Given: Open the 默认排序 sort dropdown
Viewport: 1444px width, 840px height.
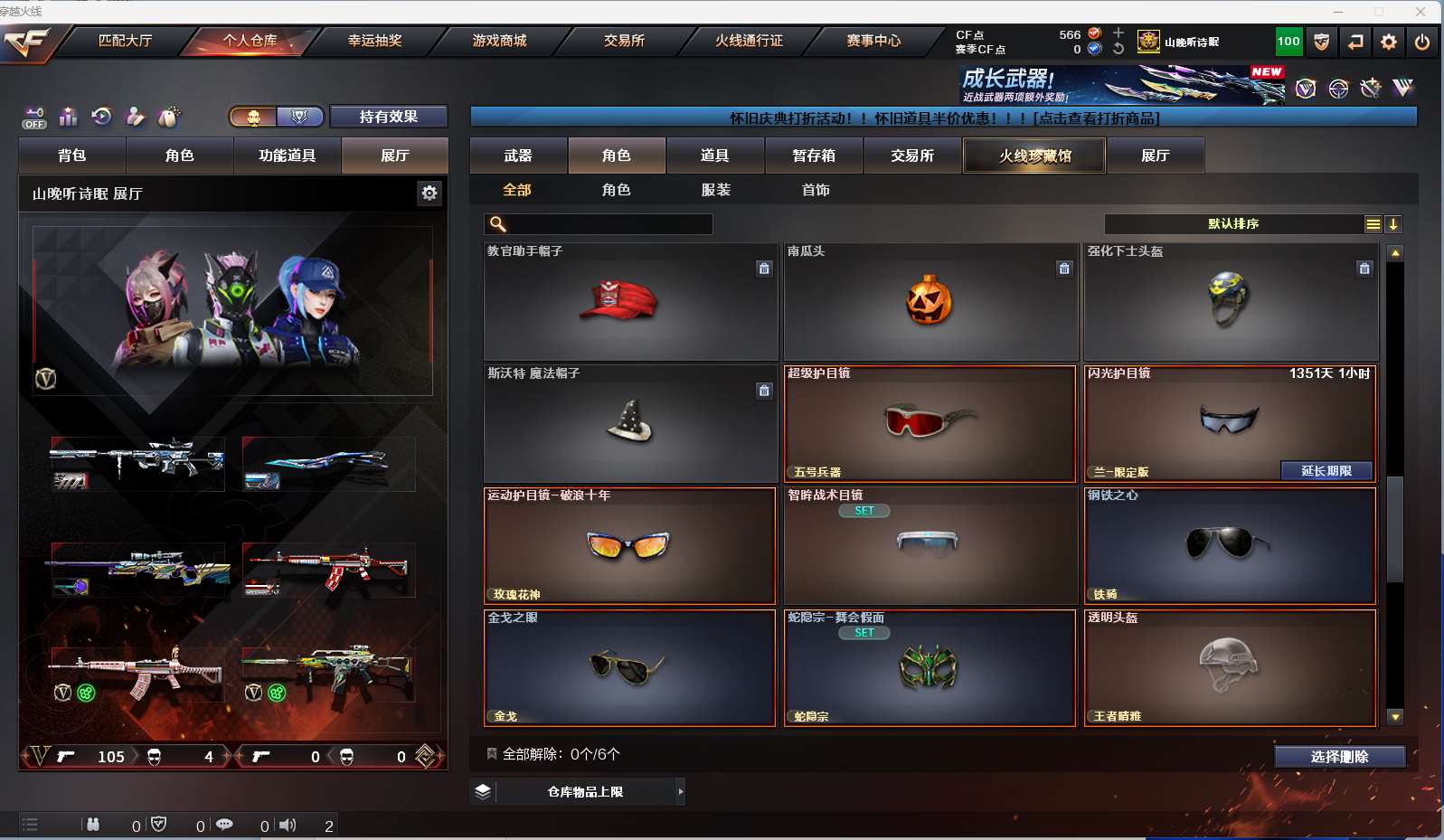Looking at the screenshot, I should [1233, 224].
